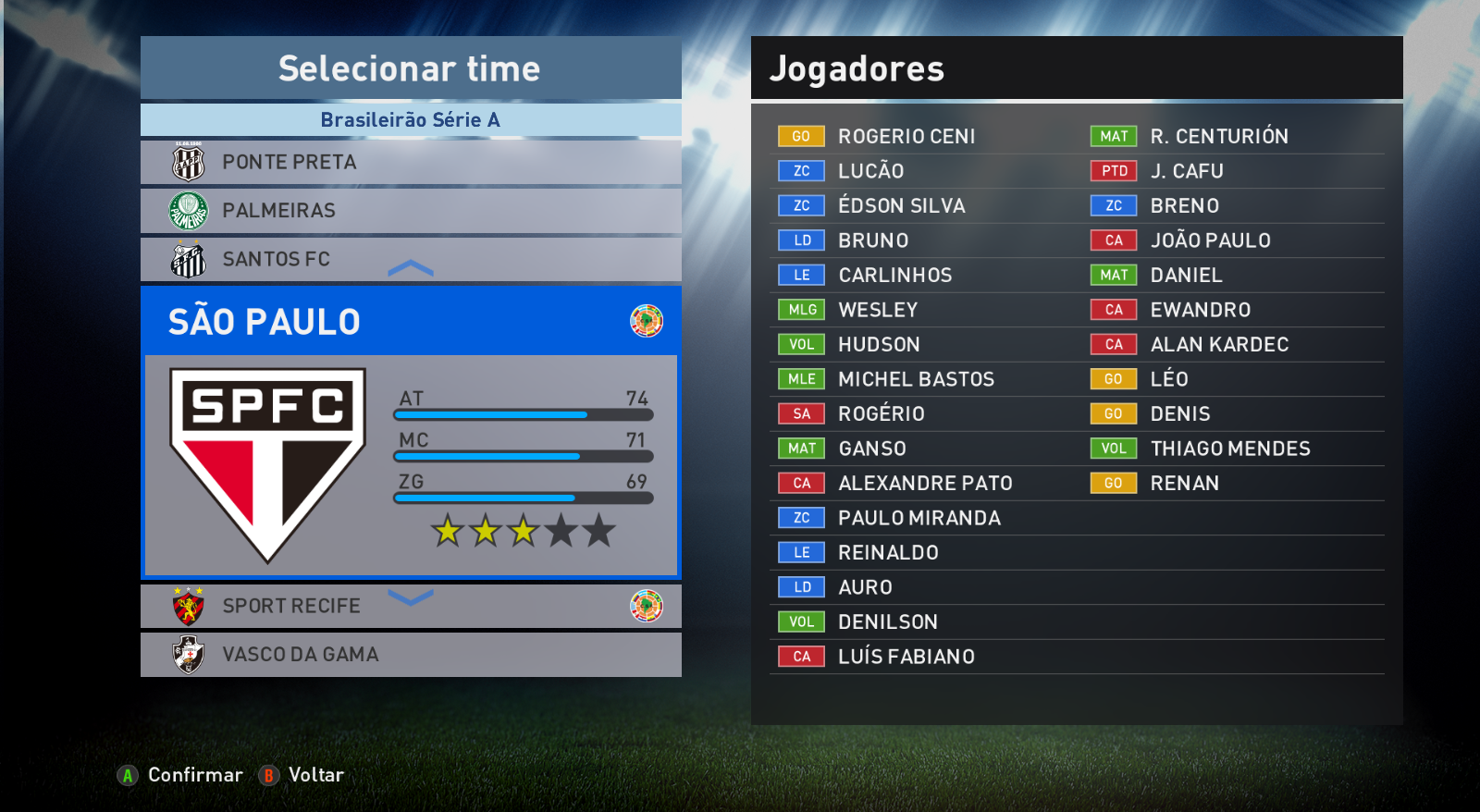This screenshot has width=1480, height=812.
Task: Click the up arrow above São Paulo
Action: (x=411, y=269)
